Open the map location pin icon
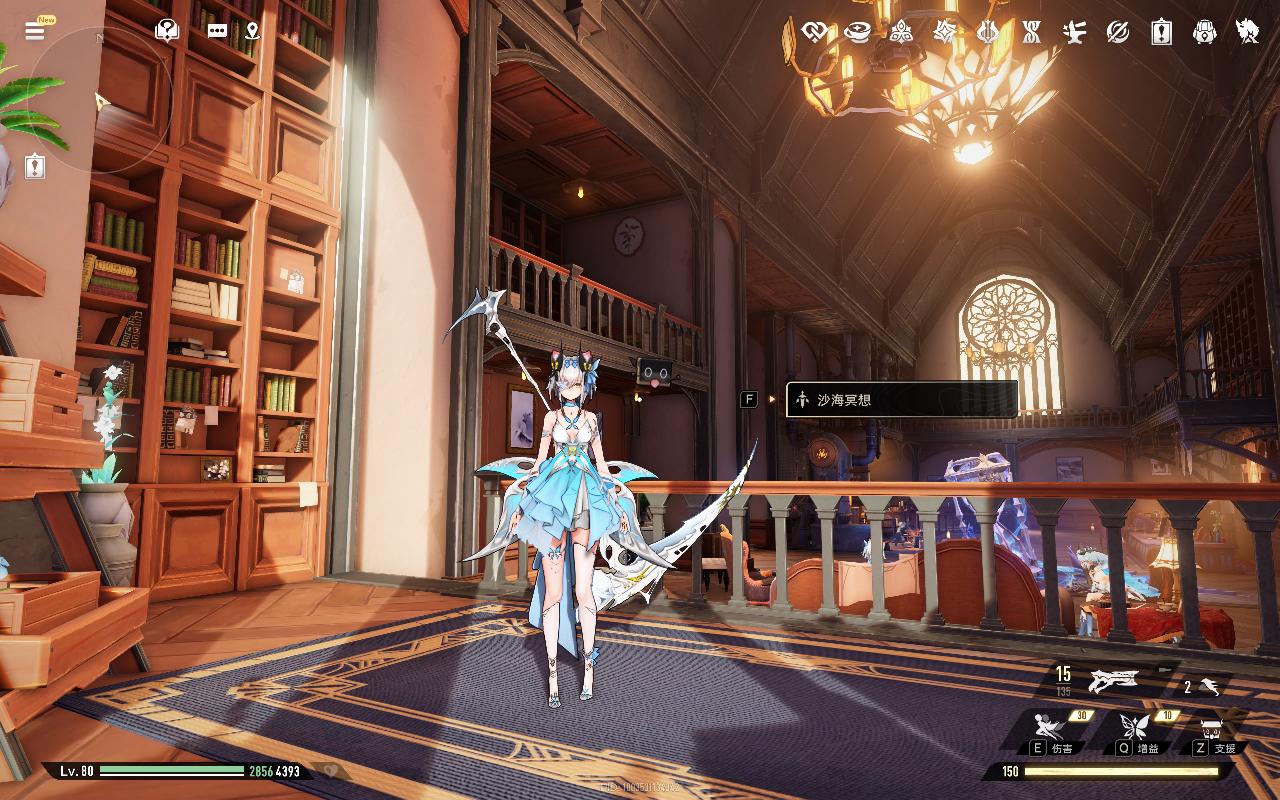Screen dimensions: 1280x800 (x=251, y=31)
